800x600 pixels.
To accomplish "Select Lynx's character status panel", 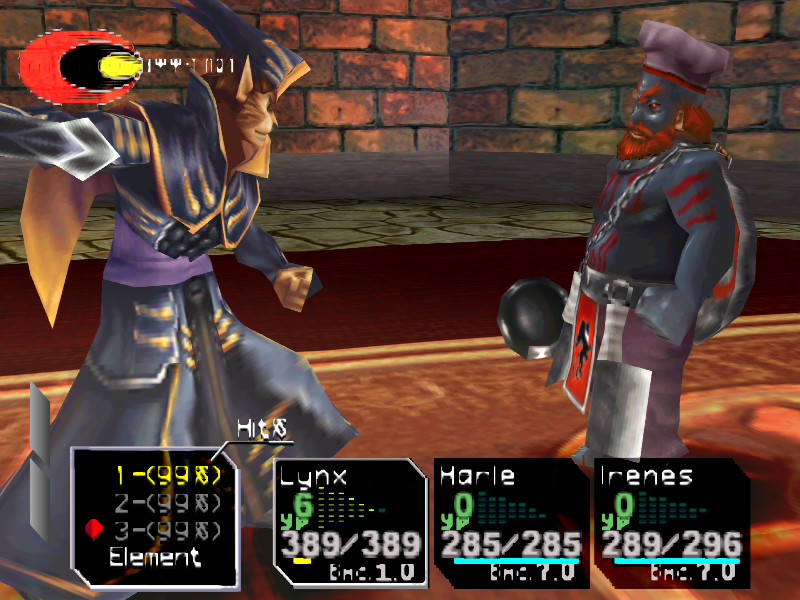I will click(x=350, y=522).
